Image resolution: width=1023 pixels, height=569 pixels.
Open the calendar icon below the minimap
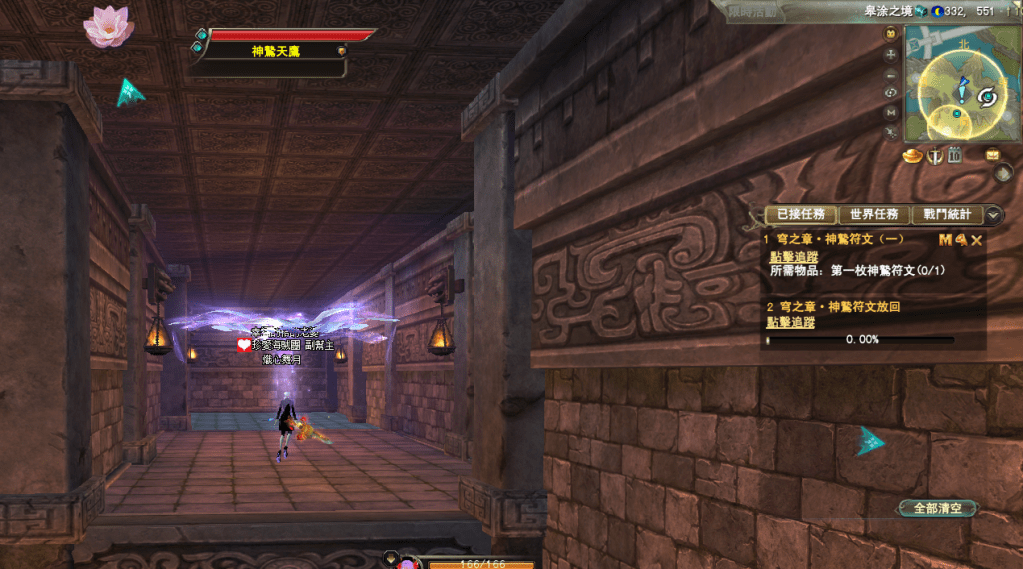tap(954, 155)
